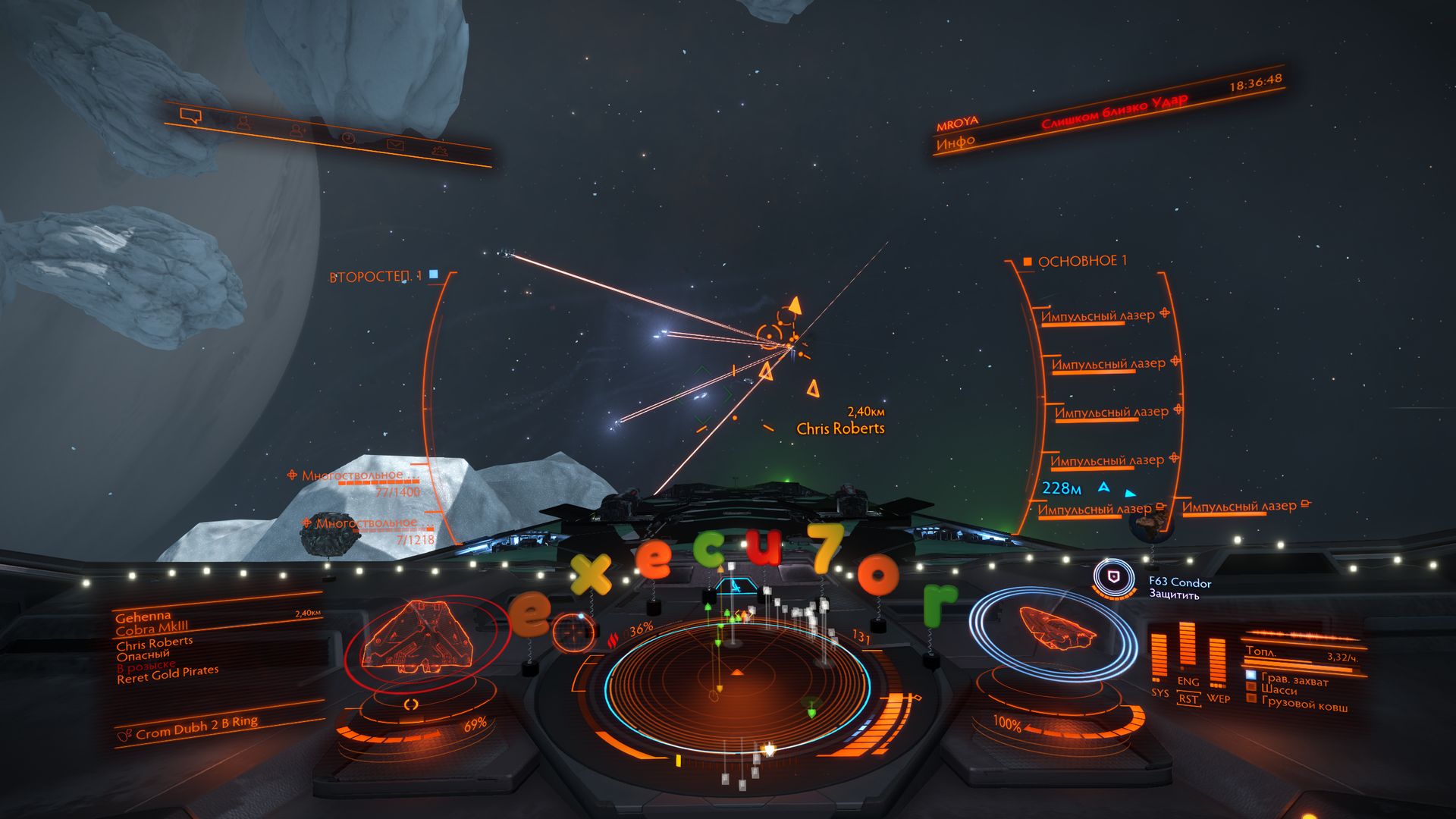Image resolution: width=1456 pixels, height=819 pixels.
Task: Switch to the single-person contacts tab
Action: coord(243,123)
